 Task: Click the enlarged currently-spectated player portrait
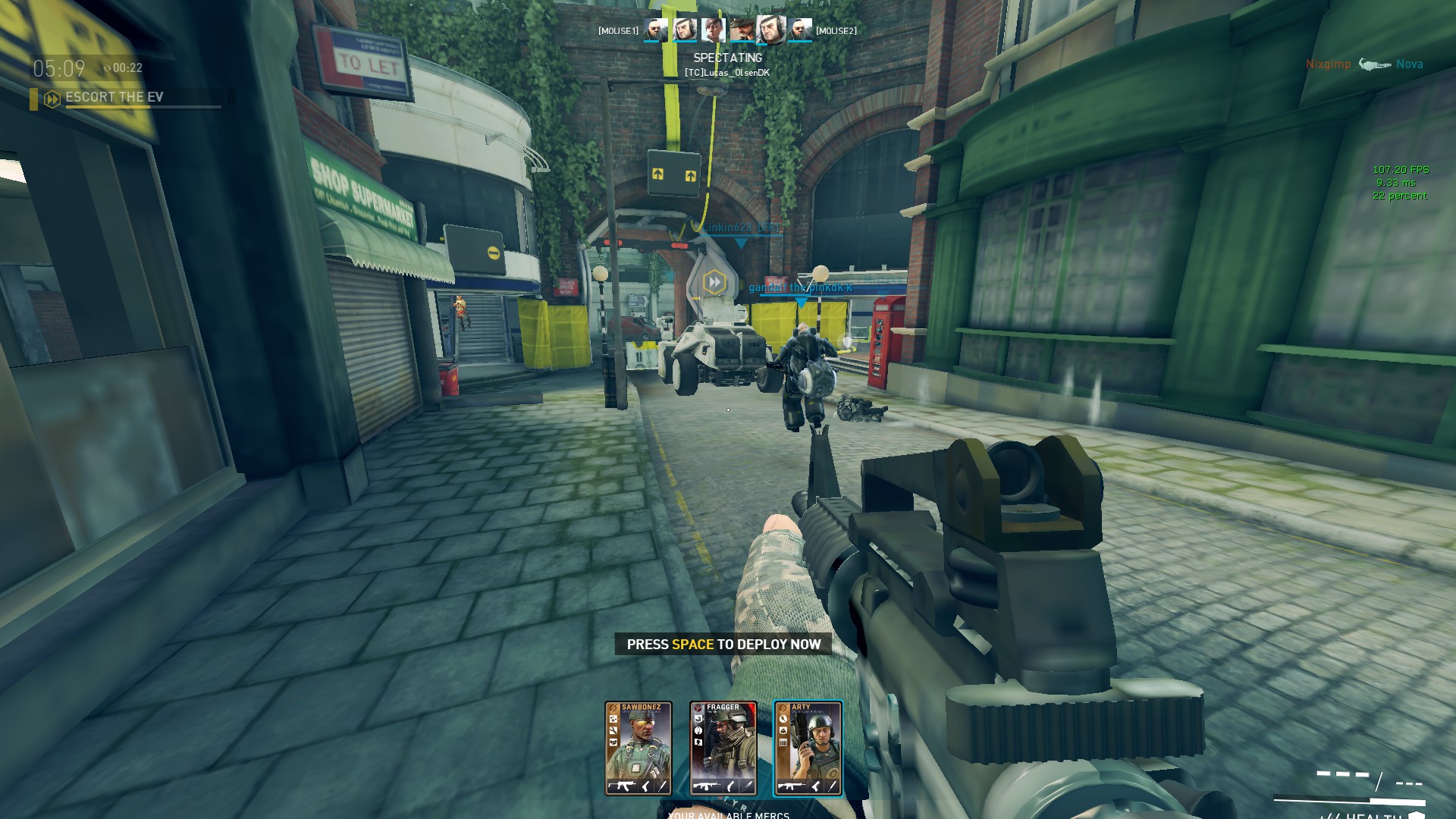coord(770,30)
